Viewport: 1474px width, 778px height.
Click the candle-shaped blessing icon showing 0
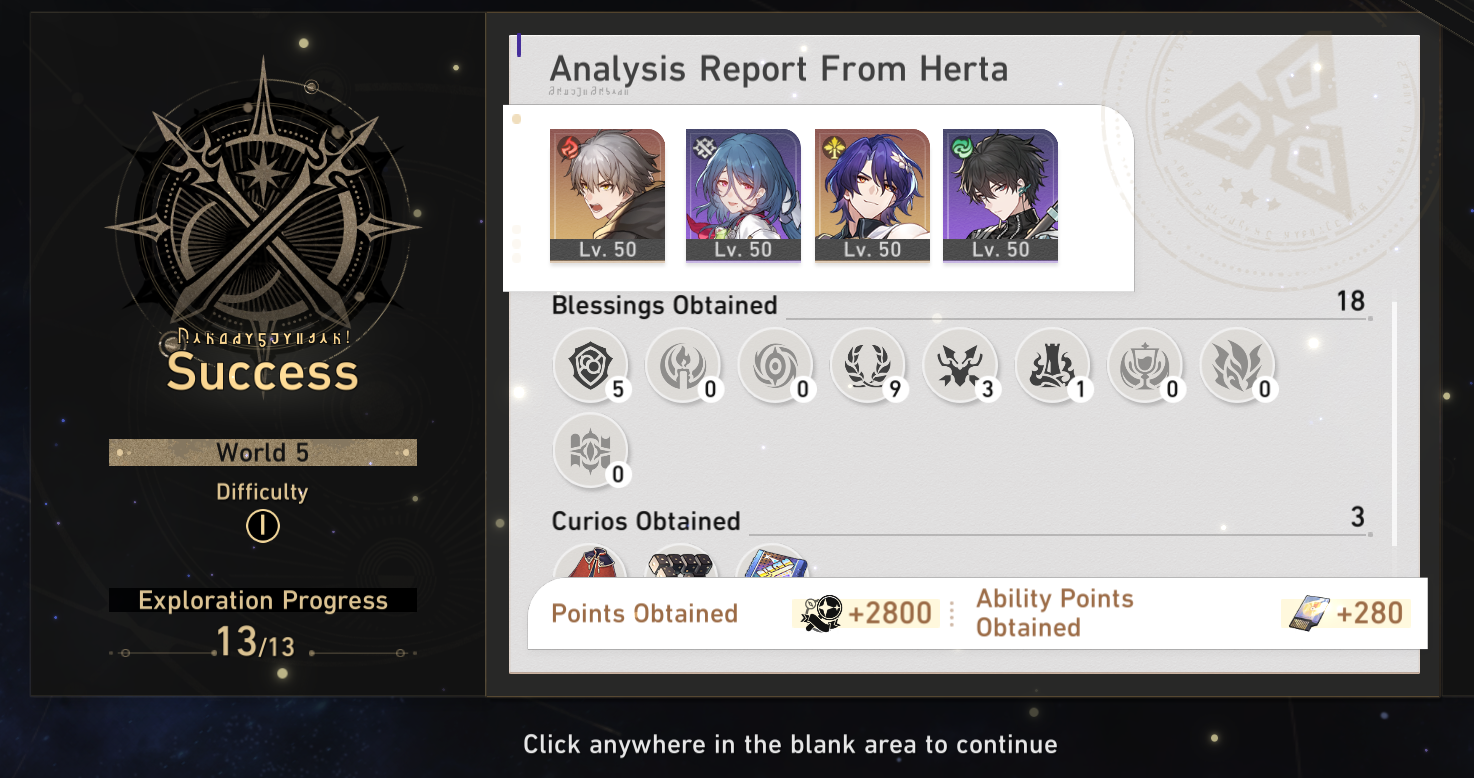pyautogui.click(x=684, y=367)
